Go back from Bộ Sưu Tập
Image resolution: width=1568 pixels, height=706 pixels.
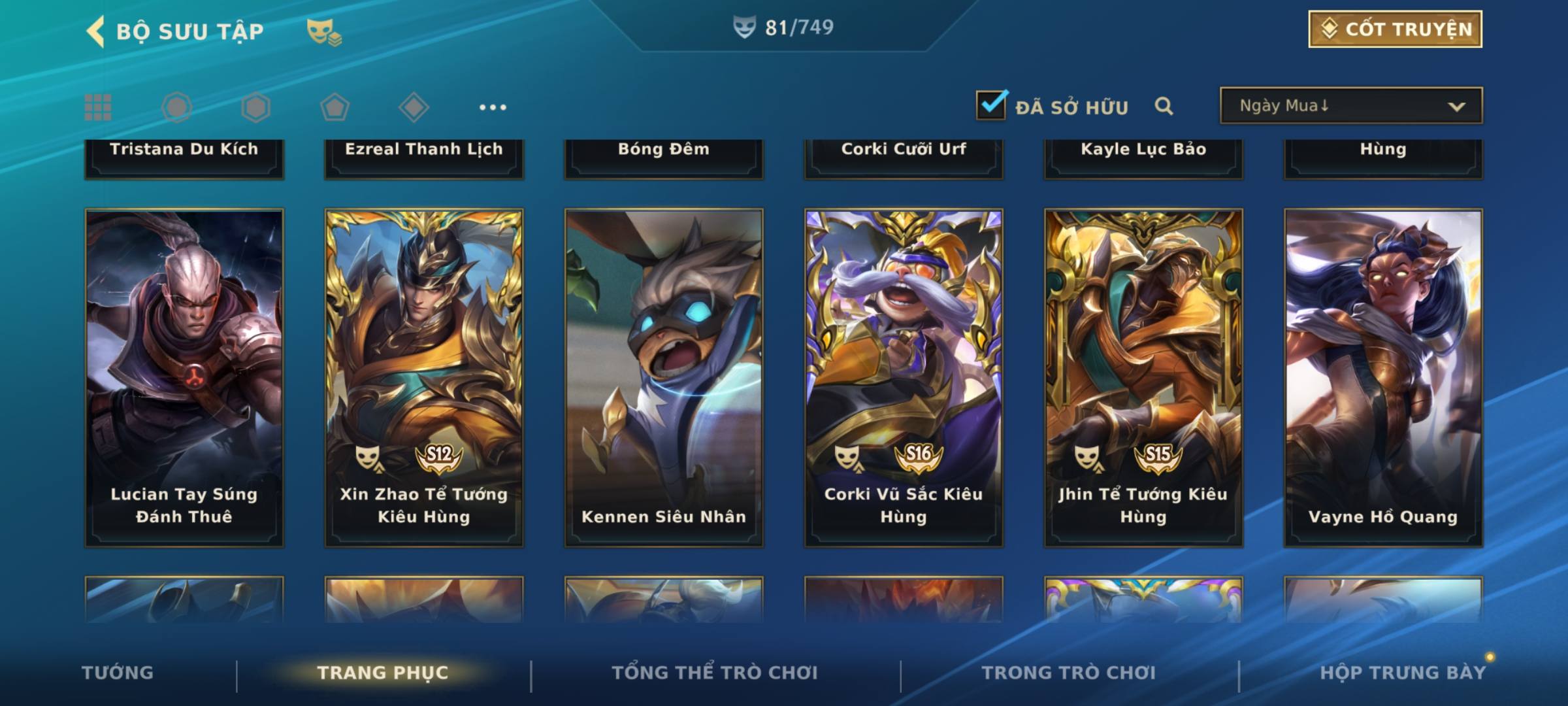pos(96,31)
